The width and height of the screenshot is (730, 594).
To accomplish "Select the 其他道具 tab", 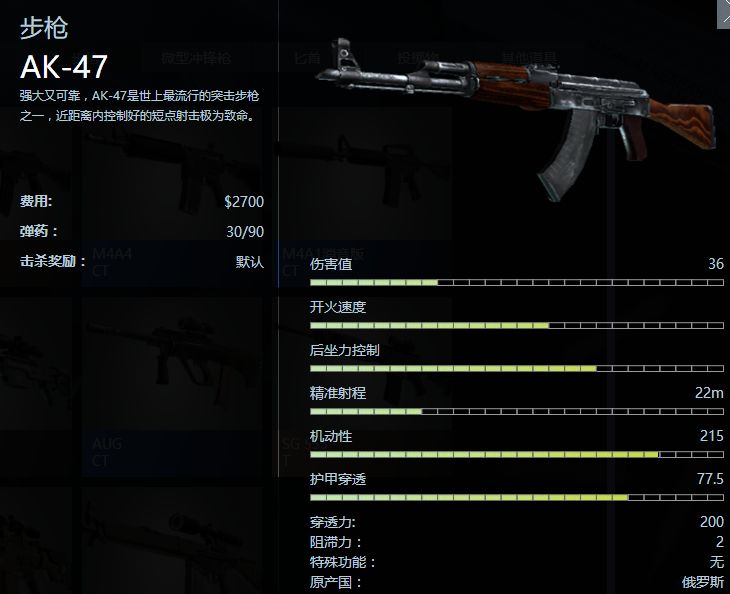I will (x=510, y=58).
